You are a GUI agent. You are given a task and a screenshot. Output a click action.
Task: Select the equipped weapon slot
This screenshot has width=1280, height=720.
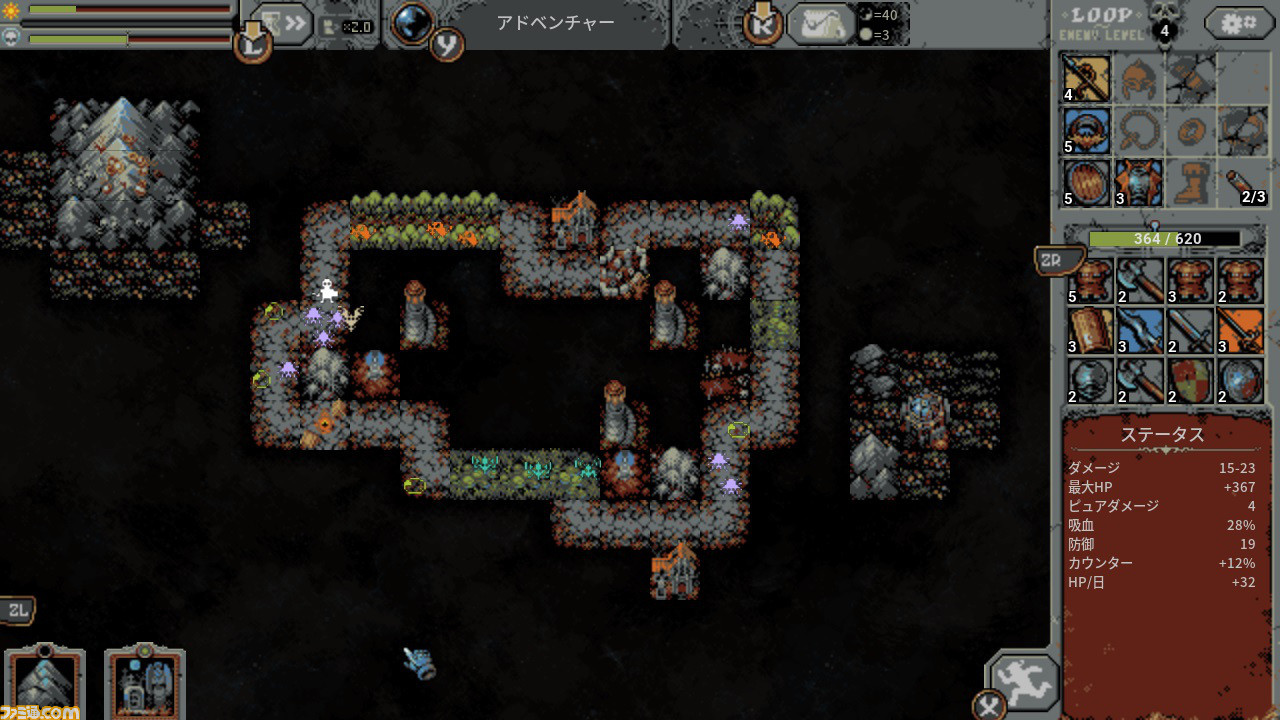pyautogui.click(x=1086, y=79)
